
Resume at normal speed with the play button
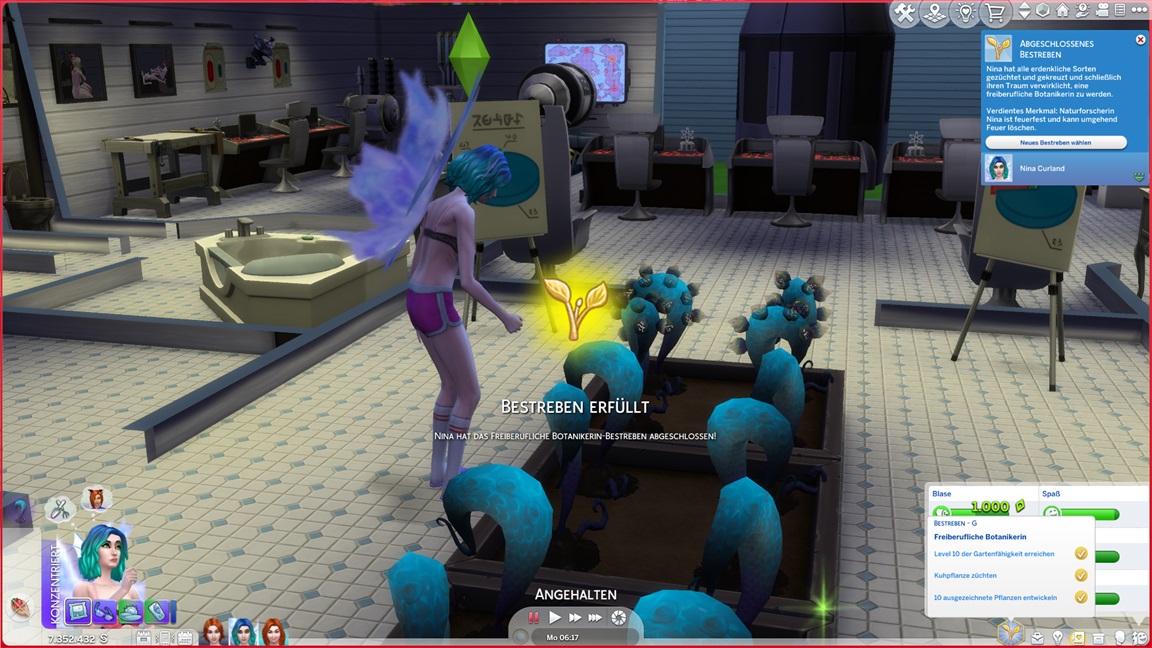click(555, 618)
